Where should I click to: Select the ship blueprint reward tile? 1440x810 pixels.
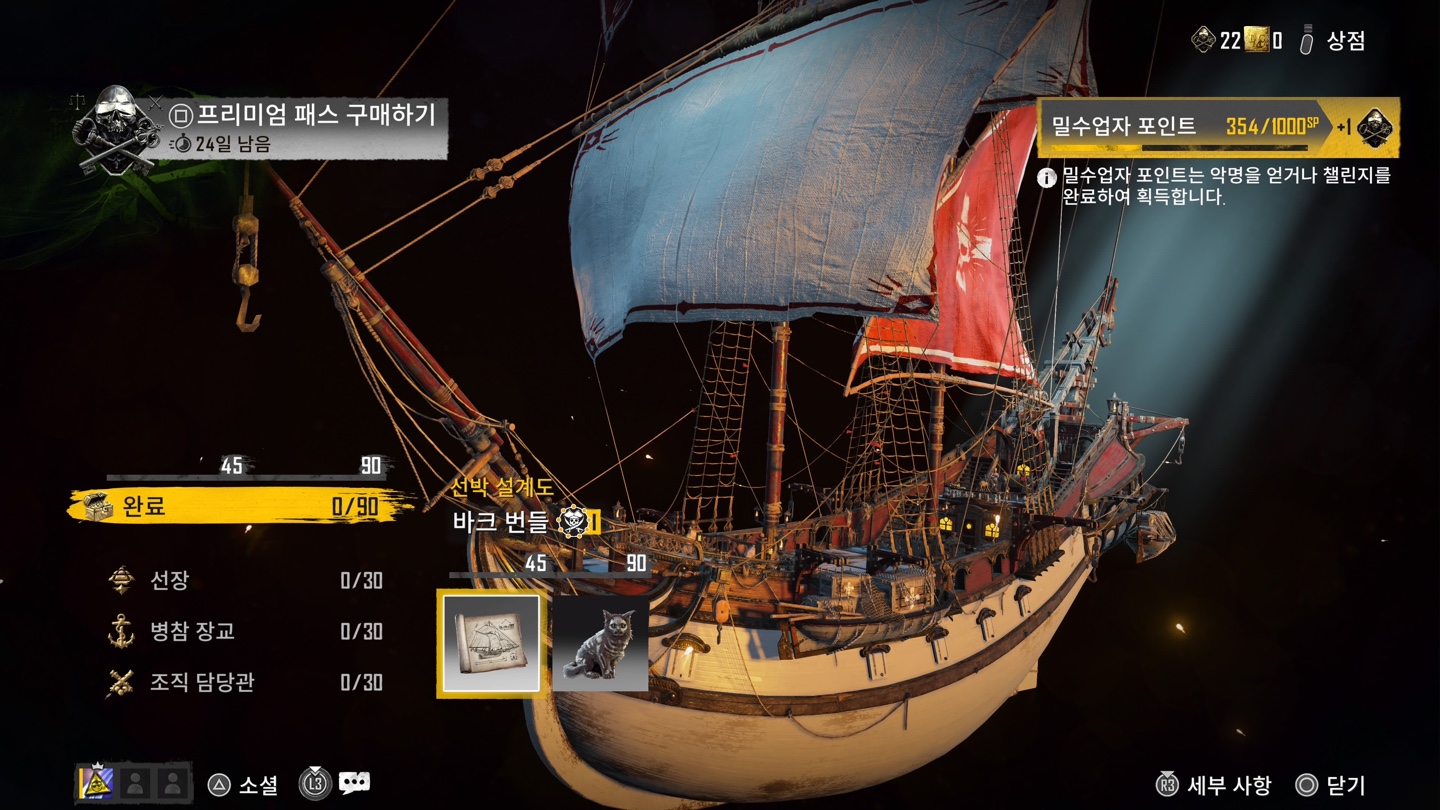tap(489, 643)
